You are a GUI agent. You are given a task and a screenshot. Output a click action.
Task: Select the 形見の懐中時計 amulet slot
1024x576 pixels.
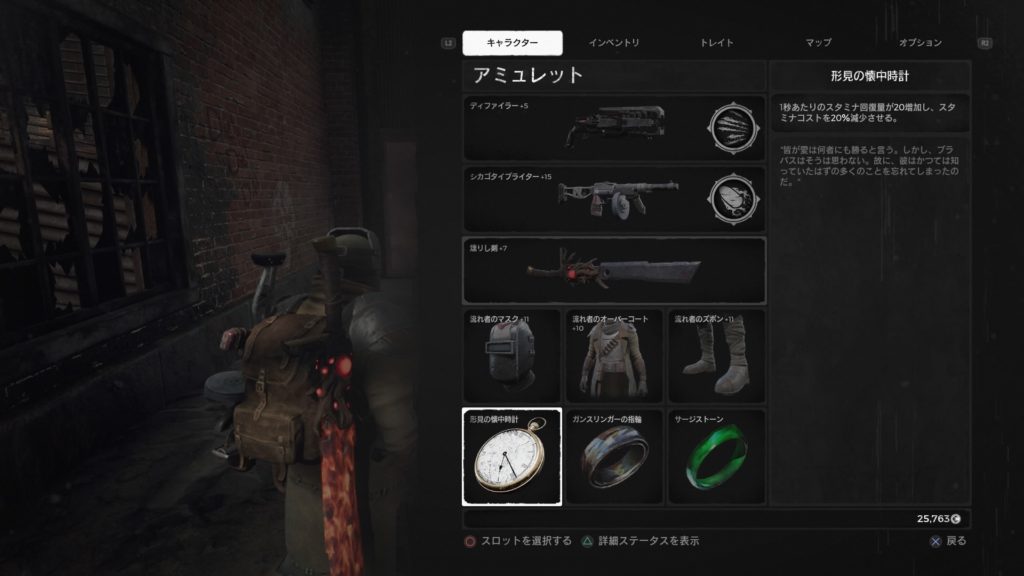tap(511, 457)
